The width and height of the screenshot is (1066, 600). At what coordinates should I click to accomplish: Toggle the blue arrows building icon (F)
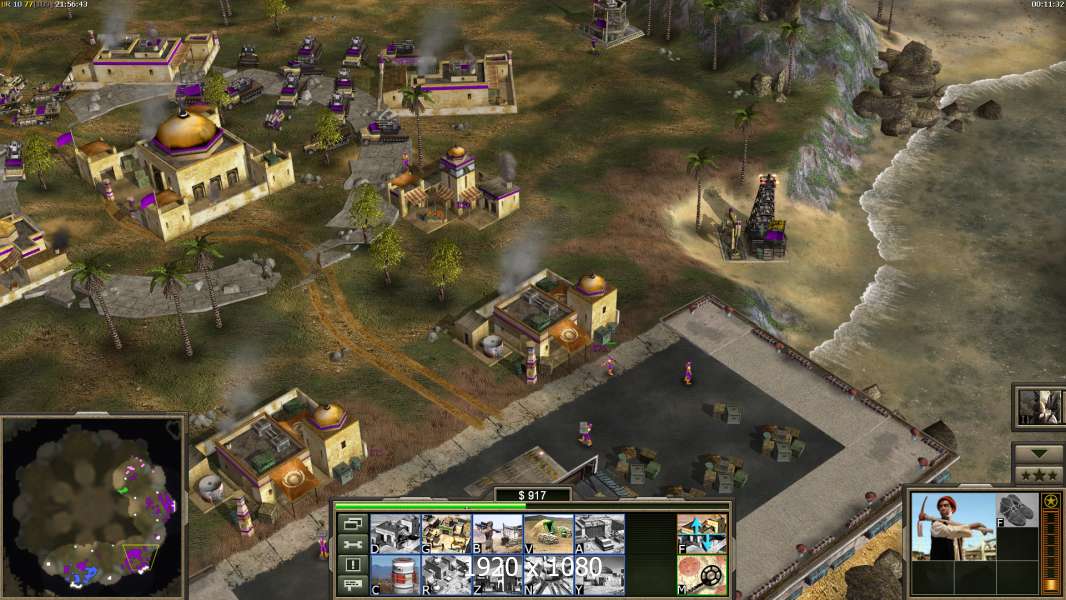(702, 533)
